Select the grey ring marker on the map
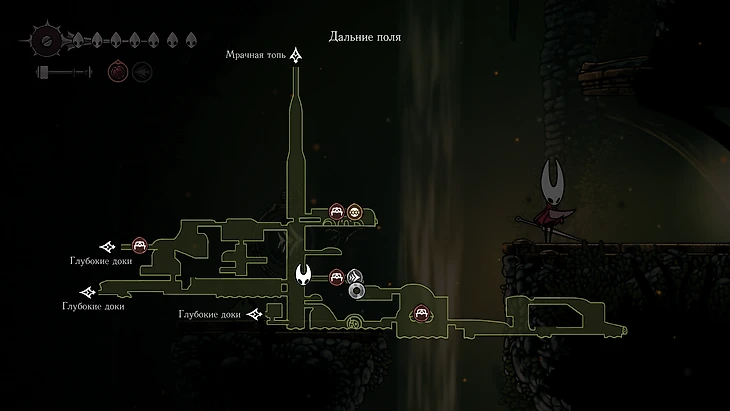 coord(356,291)
